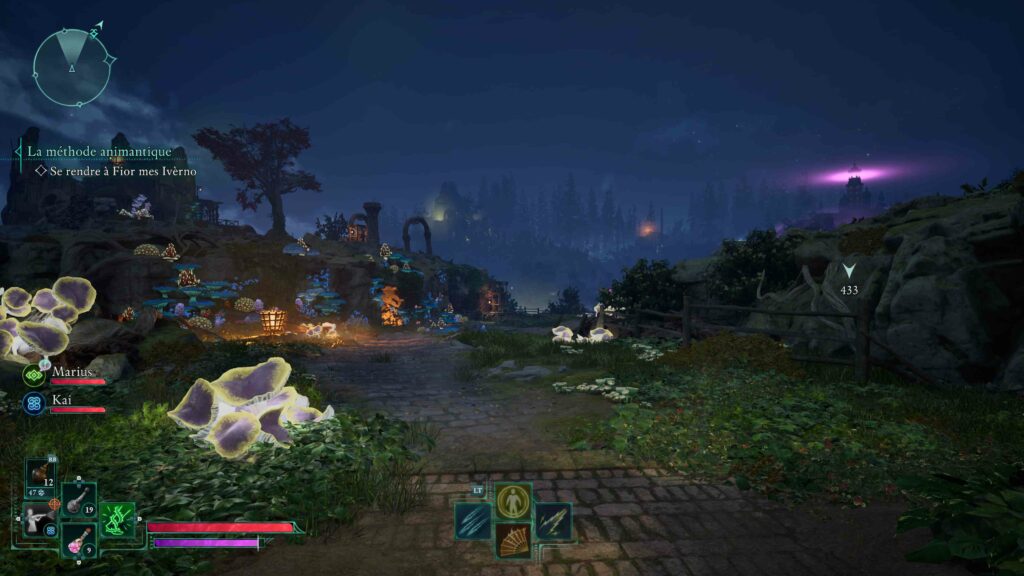
Task: Click Marius's companion portrait icon
Action: (x=34, y=375)
